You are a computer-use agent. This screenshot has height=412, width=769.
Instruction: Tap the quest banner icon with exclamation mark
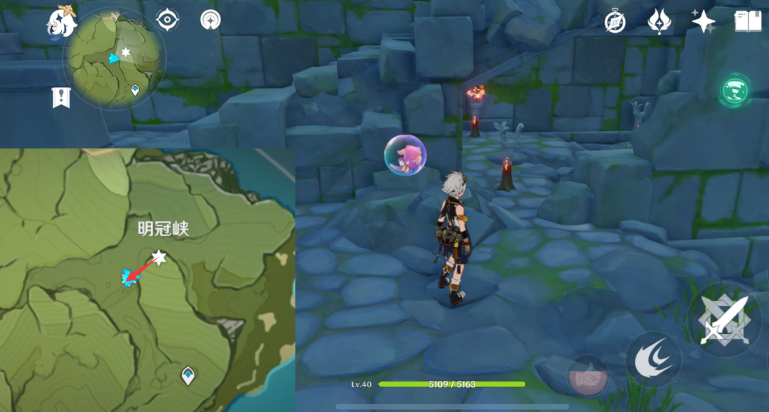click(61, 97)
